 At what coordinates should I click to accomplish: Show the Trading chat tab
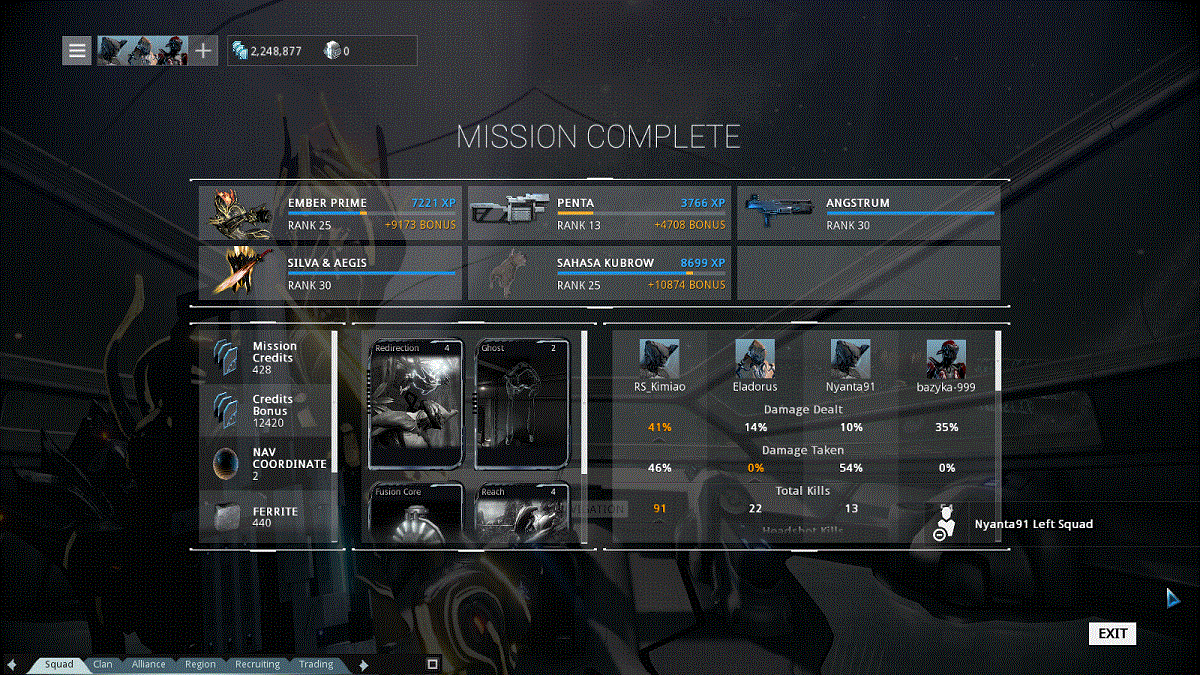[x=316, y=664]
